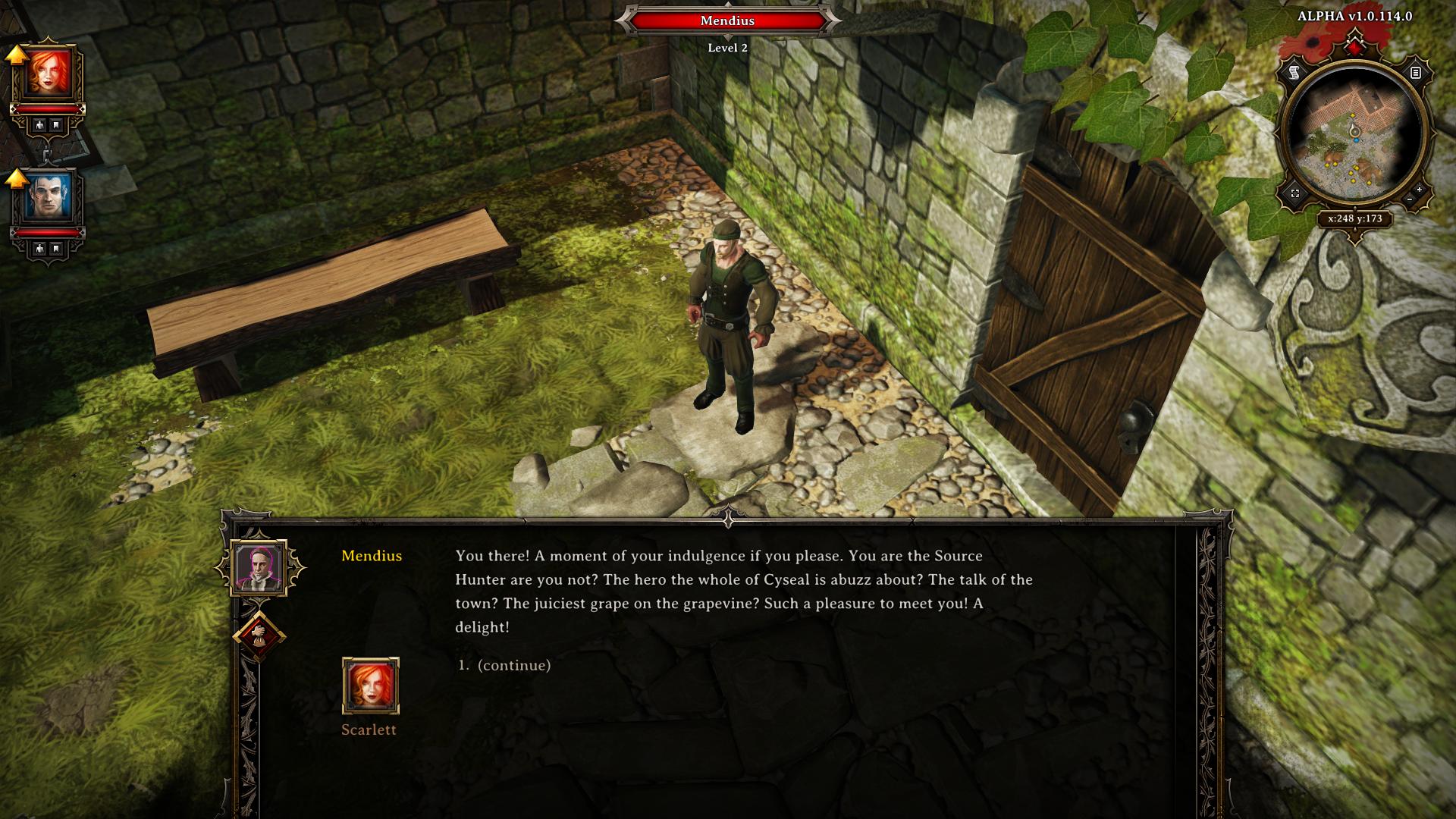Zoom out the minimap with minus button
Screen dimensions: 1456x819
coord(1409,199)
